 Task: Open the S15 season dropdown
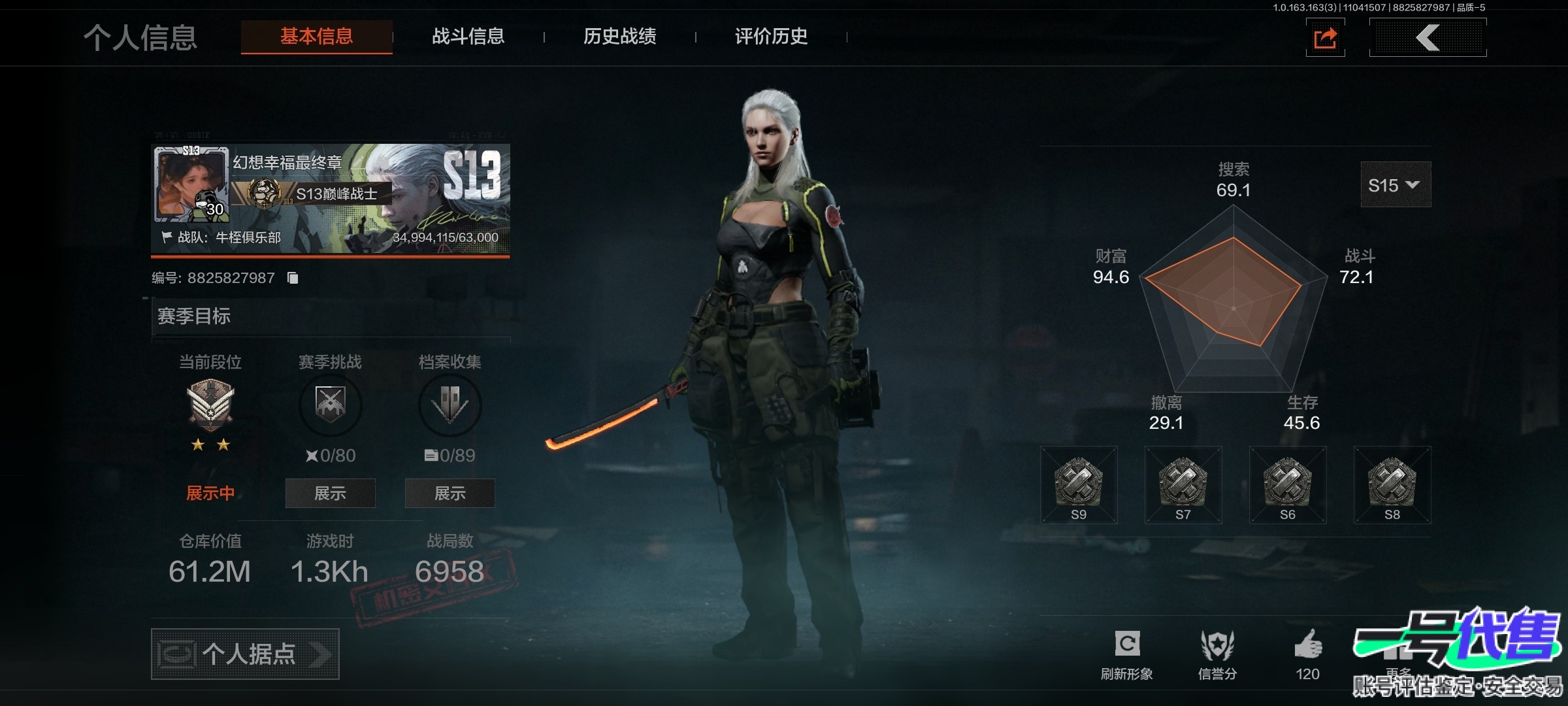1395,185
